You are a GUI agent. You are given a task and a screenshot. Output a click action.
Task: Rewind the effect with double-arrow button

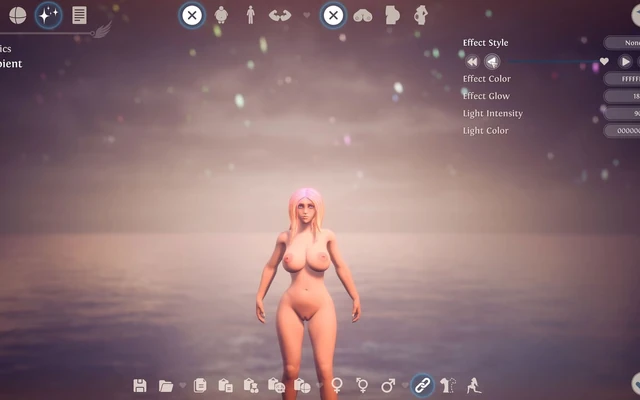pos(472,61)
